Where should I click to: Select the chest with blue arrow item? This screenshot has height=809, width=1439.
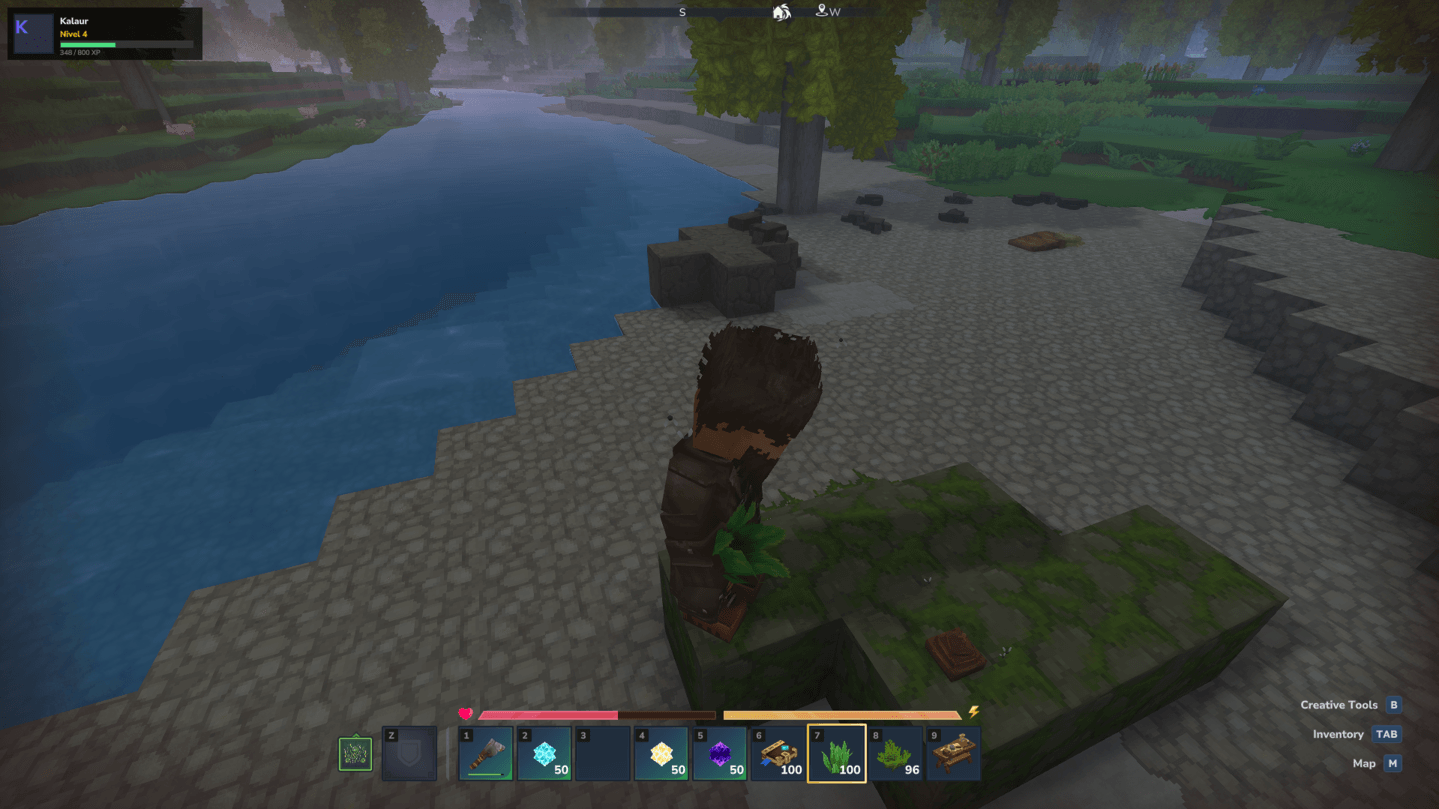click(778, 754)
